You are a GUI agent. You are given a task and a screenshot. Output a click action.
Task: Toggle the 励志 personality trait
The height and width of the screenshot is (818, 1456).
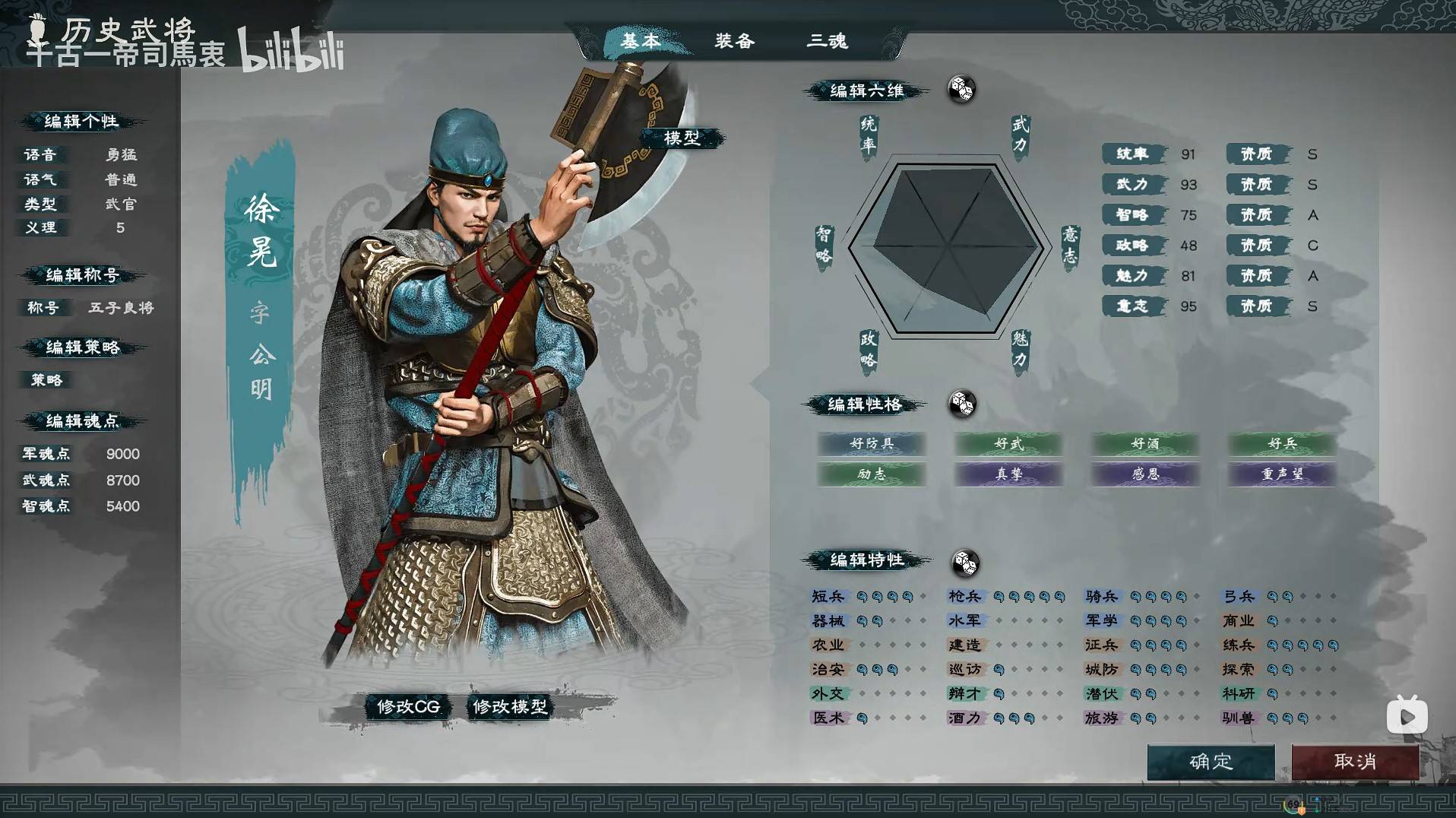pos(872,474)
